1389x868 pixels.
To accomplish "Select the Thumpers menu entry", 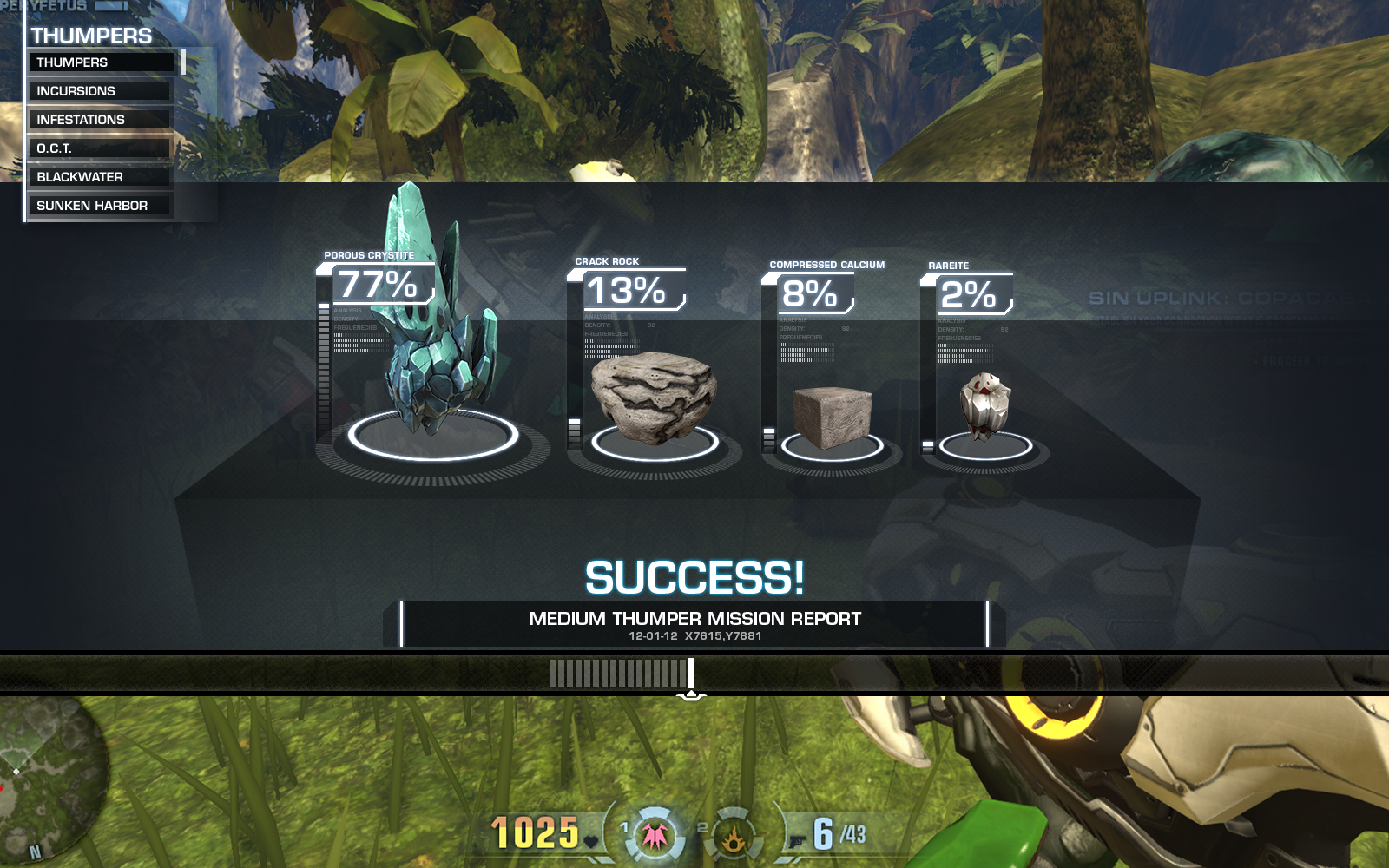I will (101, 62).
